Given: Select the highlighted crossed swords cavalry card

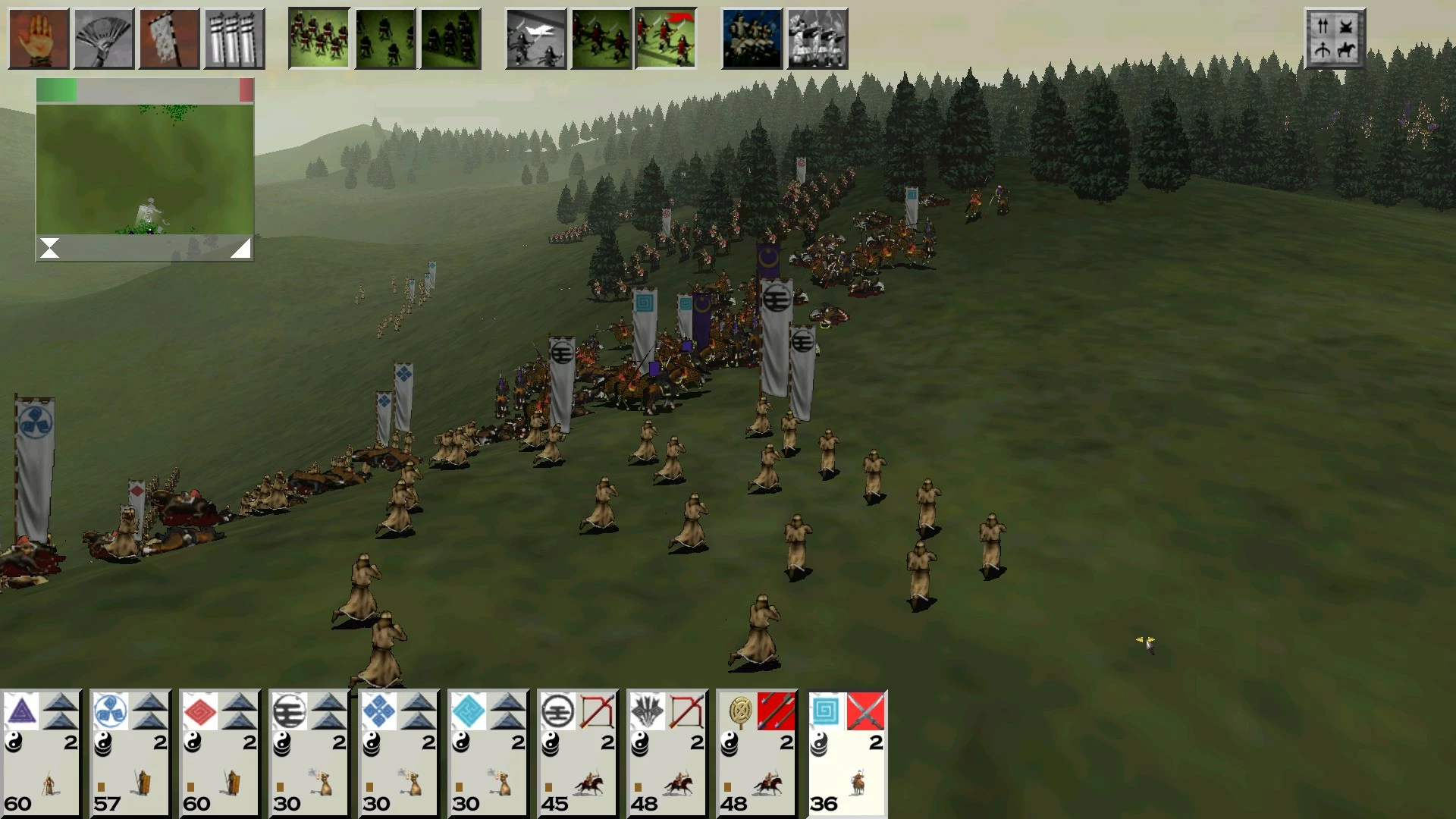Looking at the screenshot, I should 846,753.
